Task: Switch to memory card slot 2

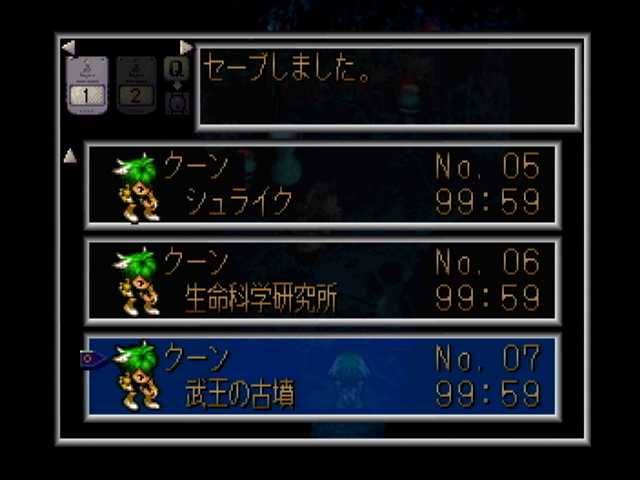Action: (x=135, y=85)
